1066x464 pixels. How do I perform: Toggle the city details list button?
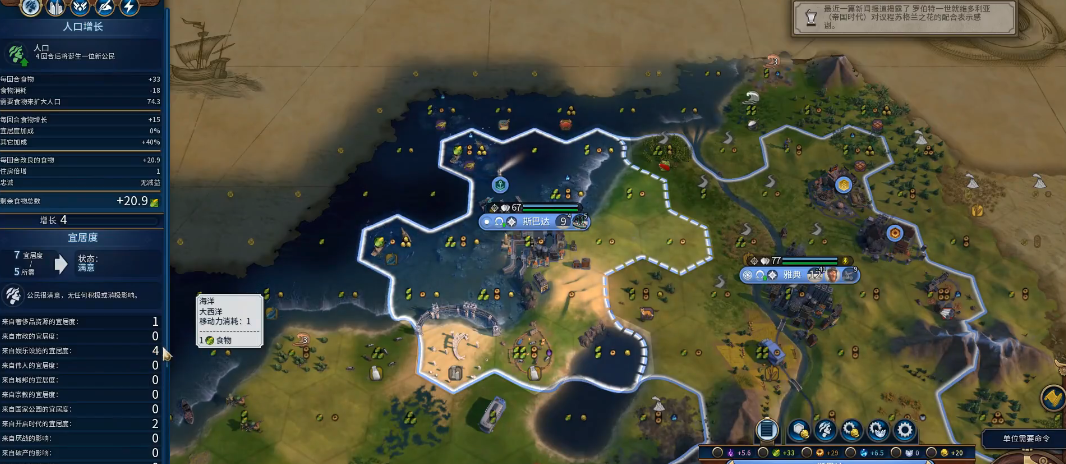point(768,430)
